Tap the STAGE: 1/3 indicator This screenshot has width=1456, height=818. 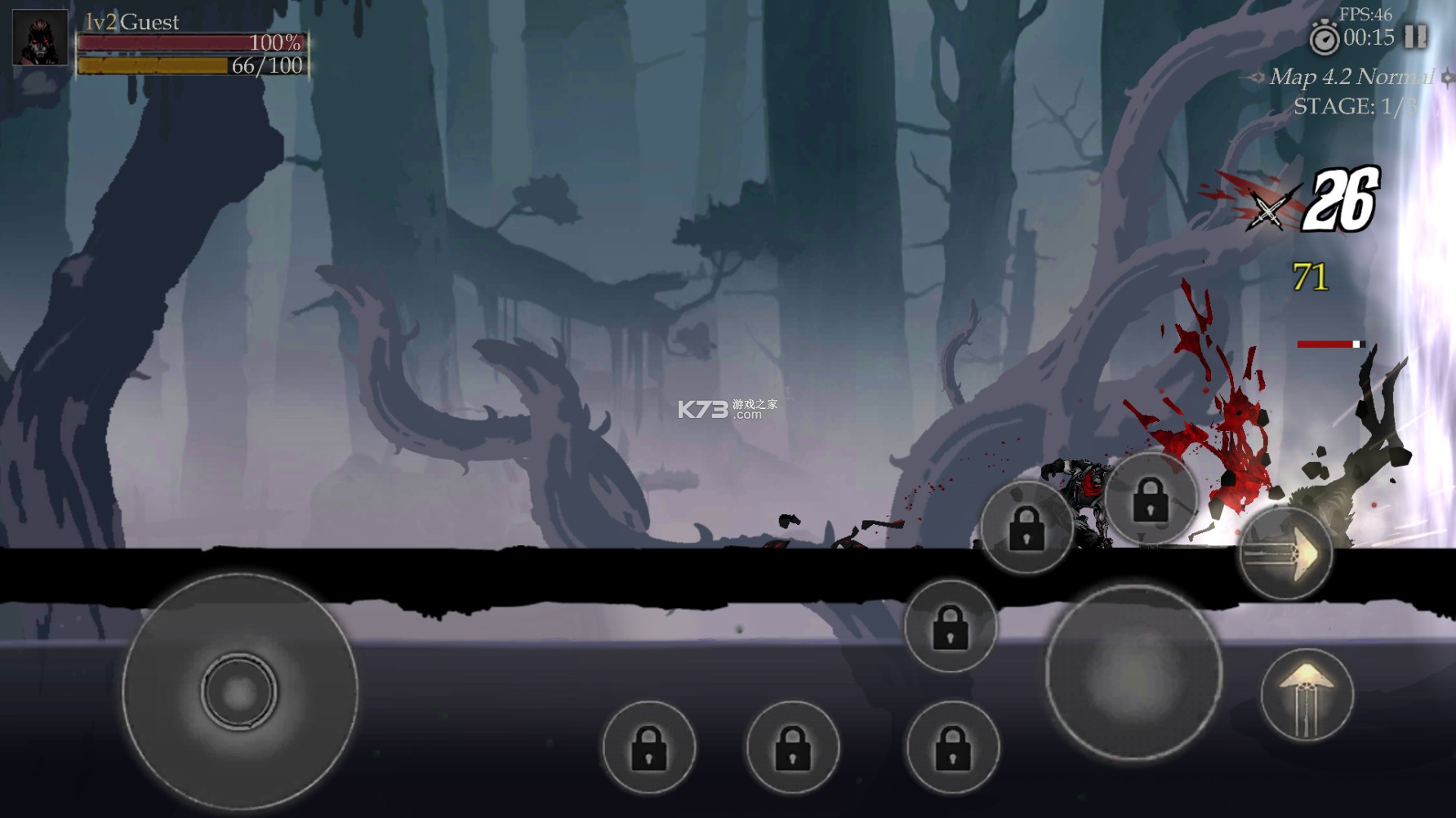[1356, 104]
